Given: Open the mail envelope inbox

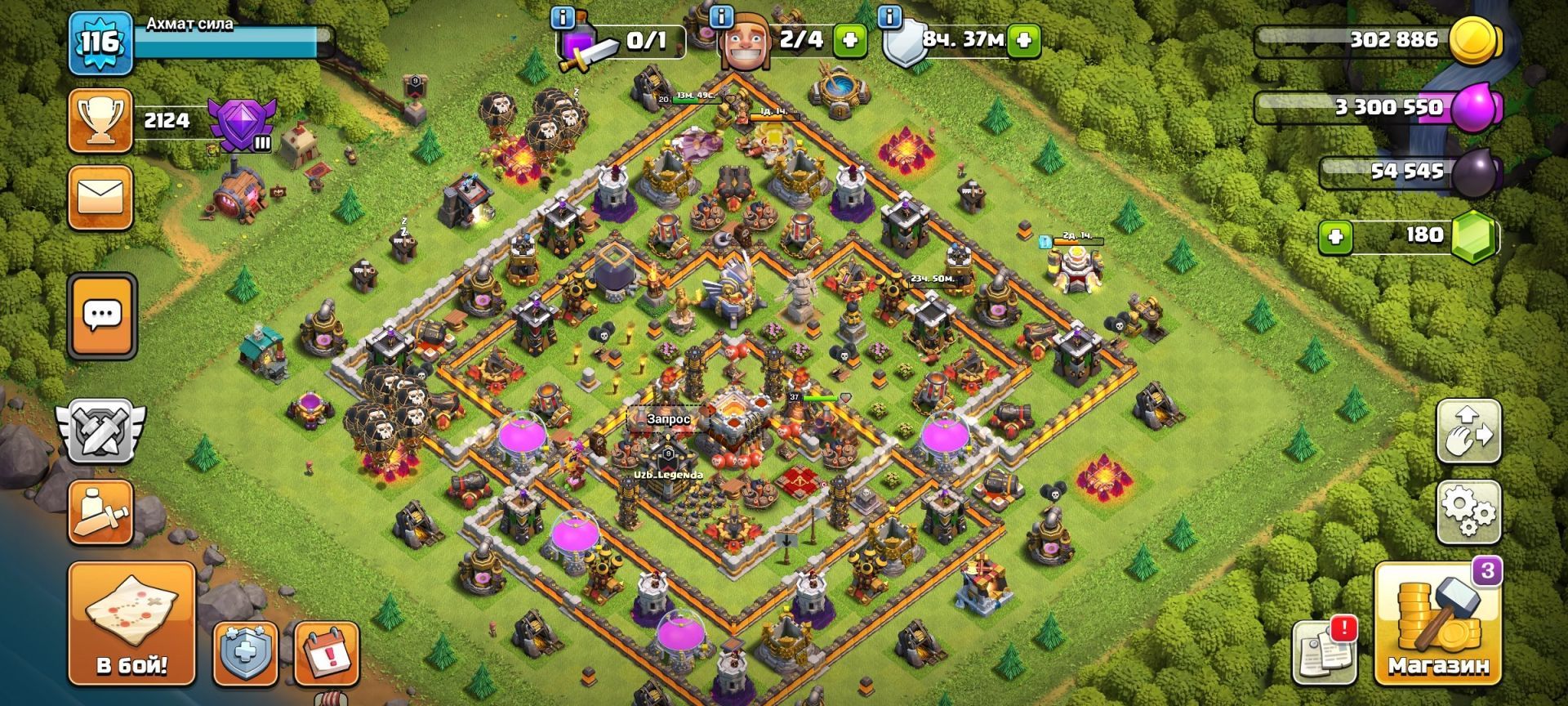Looking at the screenshot, I should click(x=100, y=198).
